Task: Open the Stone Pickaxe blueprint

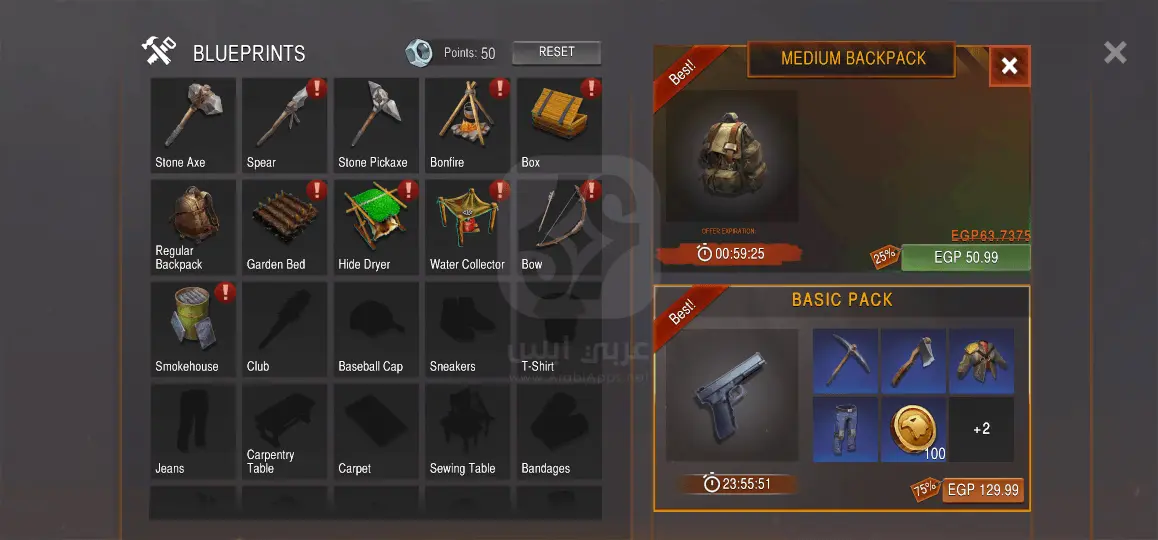Action: tap(376, 125)
